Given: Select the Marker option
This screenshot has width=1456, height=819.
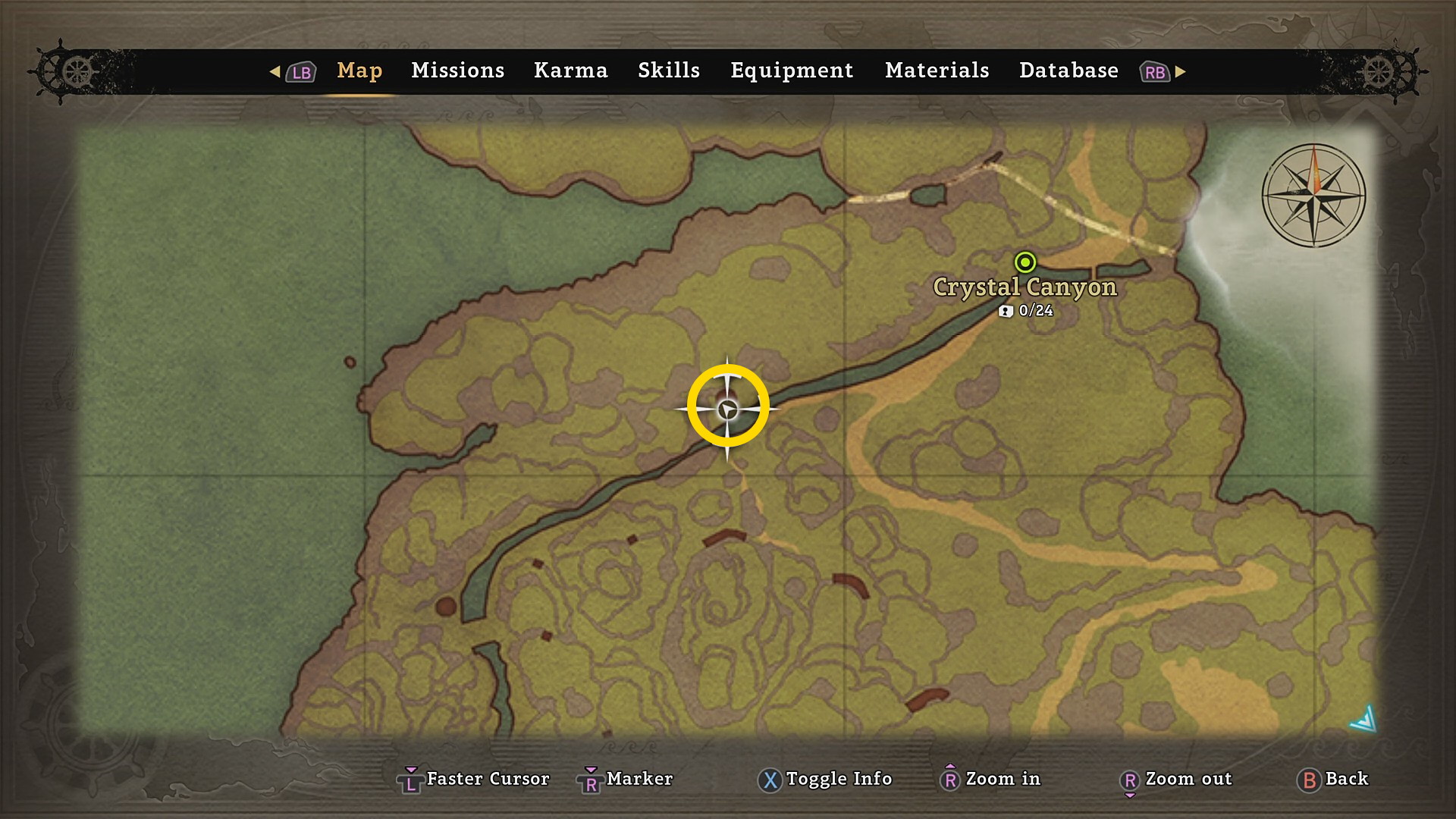Looking at the screenshot, I should 626,779.
